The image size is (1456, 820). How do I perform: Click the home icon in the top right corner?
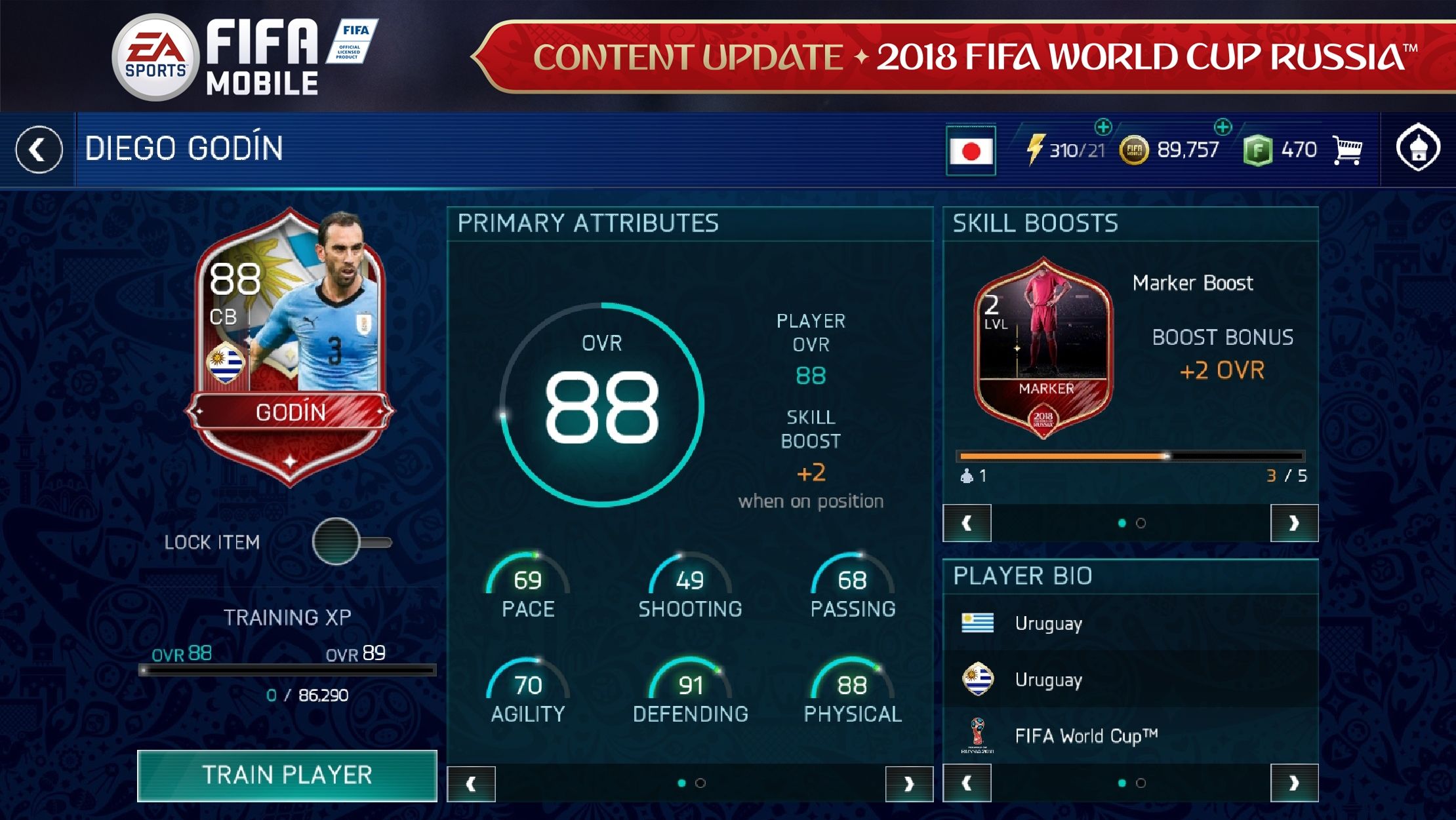1419,149
